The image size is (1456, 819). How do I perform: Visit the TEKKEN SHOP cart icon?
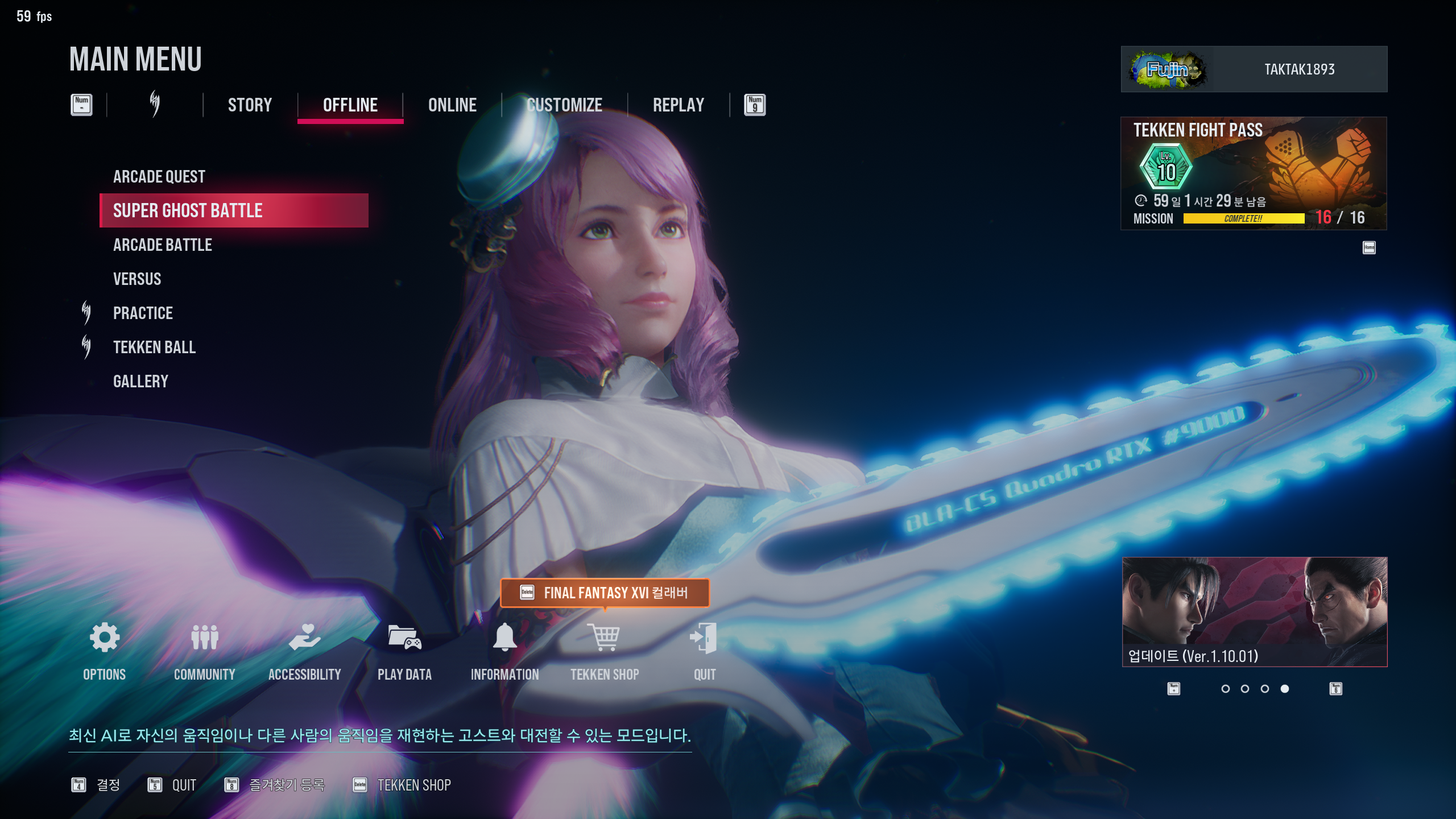tap(605, 638)
